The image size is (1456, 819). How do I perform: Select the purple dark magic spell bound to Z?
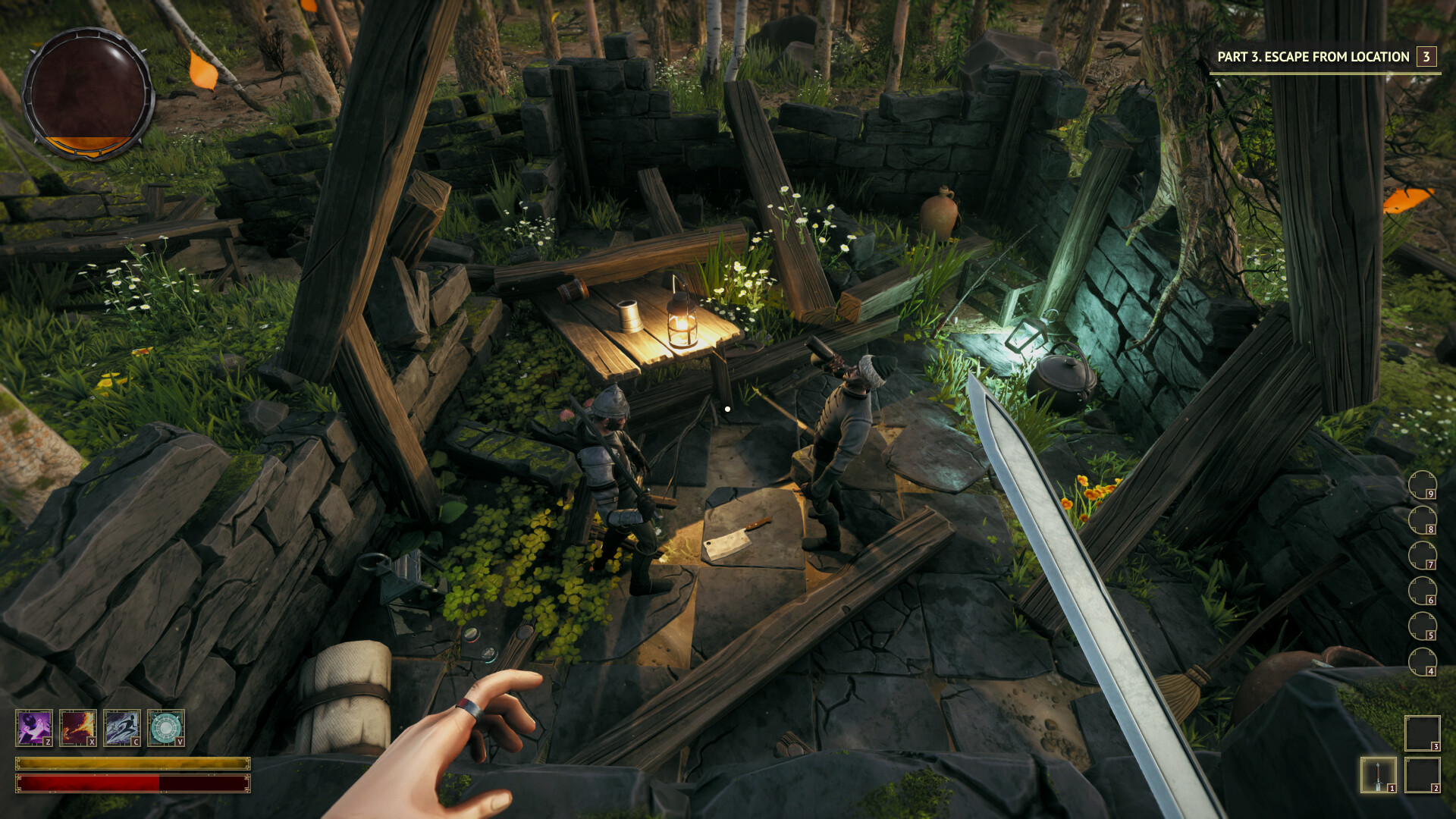click(34, 727)
